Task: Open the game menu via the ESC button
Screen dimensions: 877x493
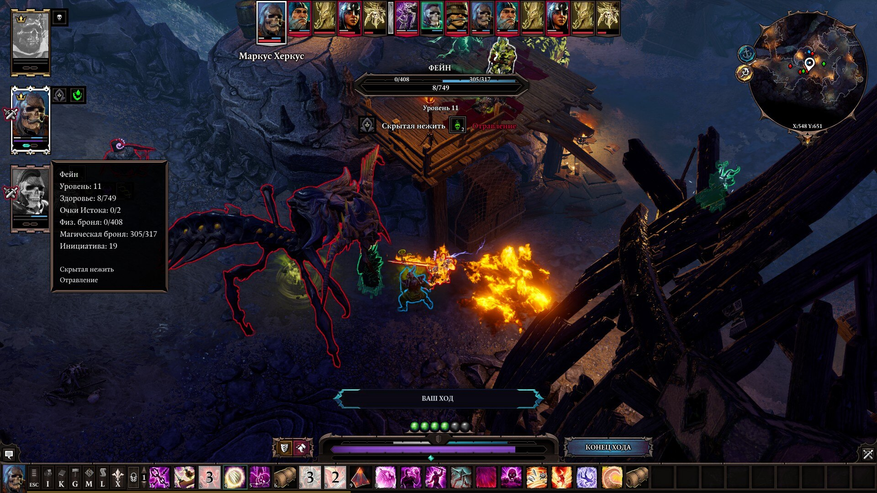Action: tap(33, 478)
